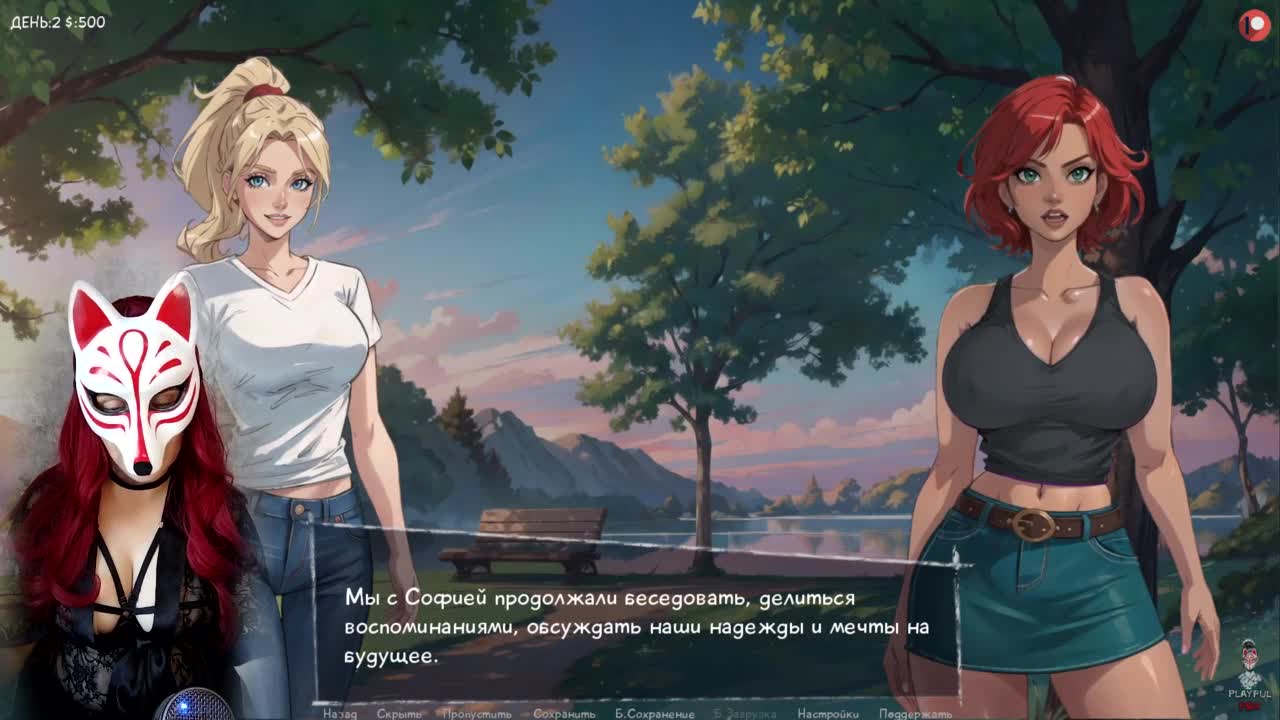This screenshot has height=720, width=1280.
Task: Open the red Patreon icon
Action: [x=1253, y=25]
